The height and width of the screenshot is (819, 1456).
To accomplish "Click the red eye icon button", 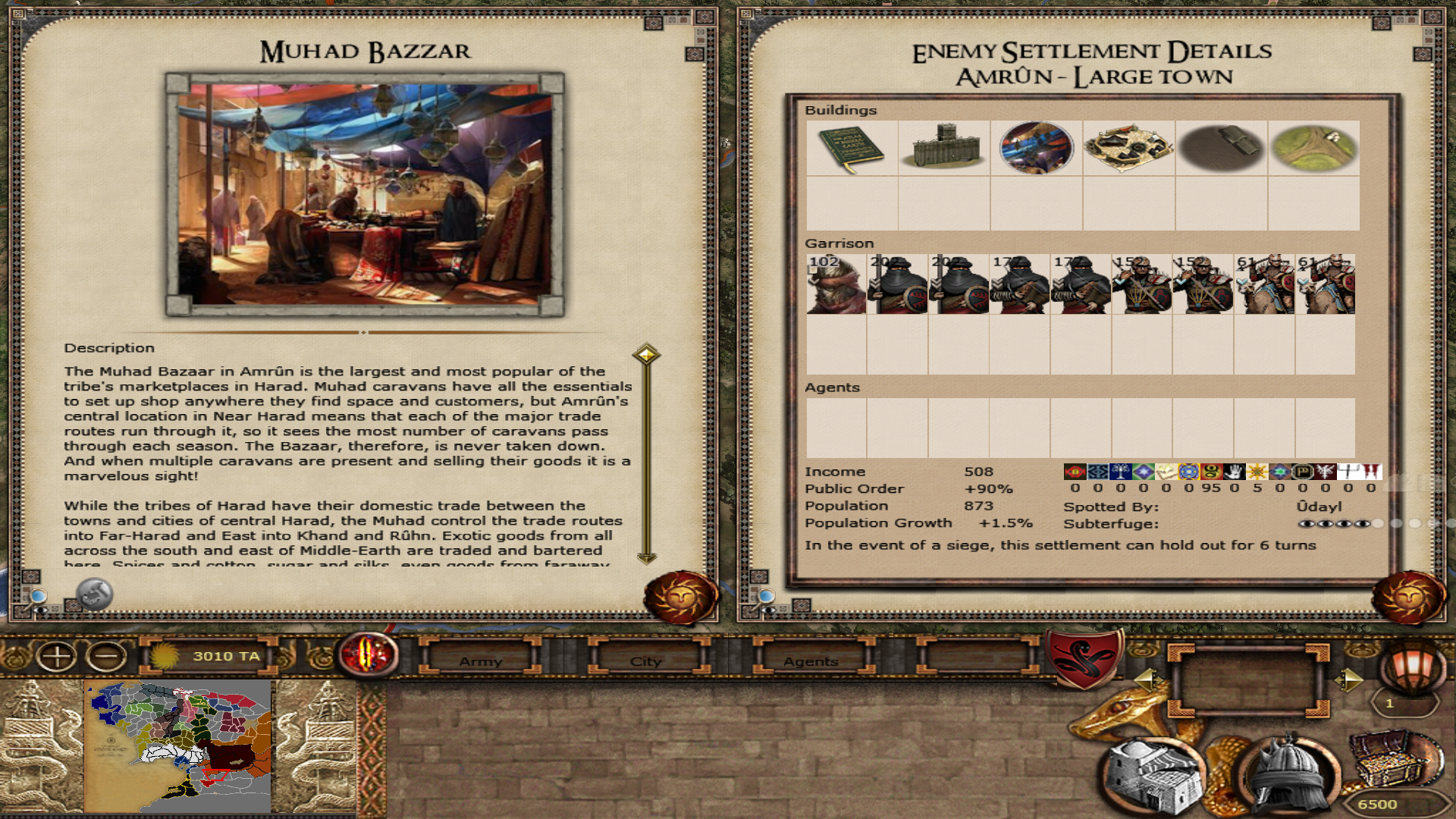I will point(369,654).
